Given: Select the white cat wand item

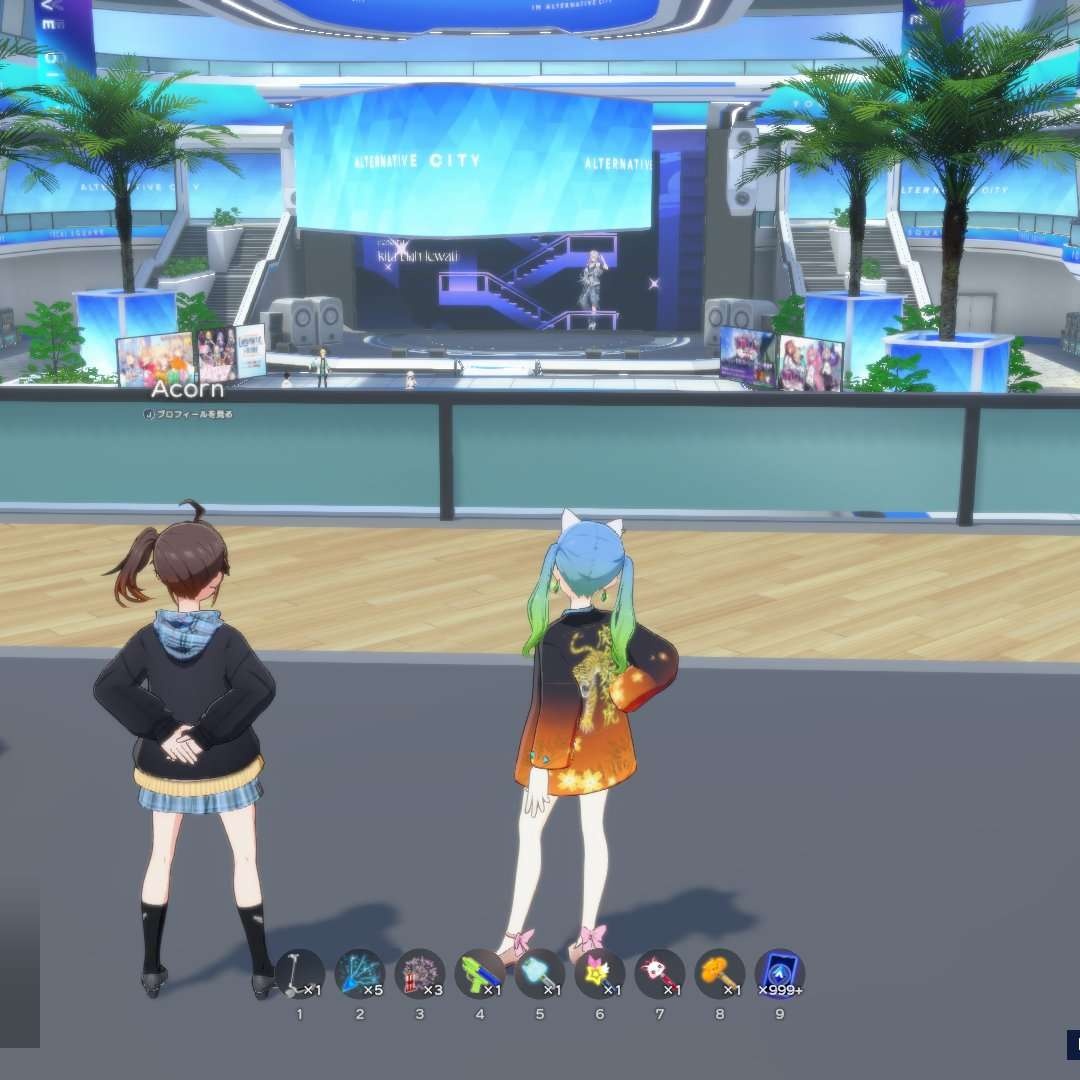Looking at the screenshot, I should [659, 974].
